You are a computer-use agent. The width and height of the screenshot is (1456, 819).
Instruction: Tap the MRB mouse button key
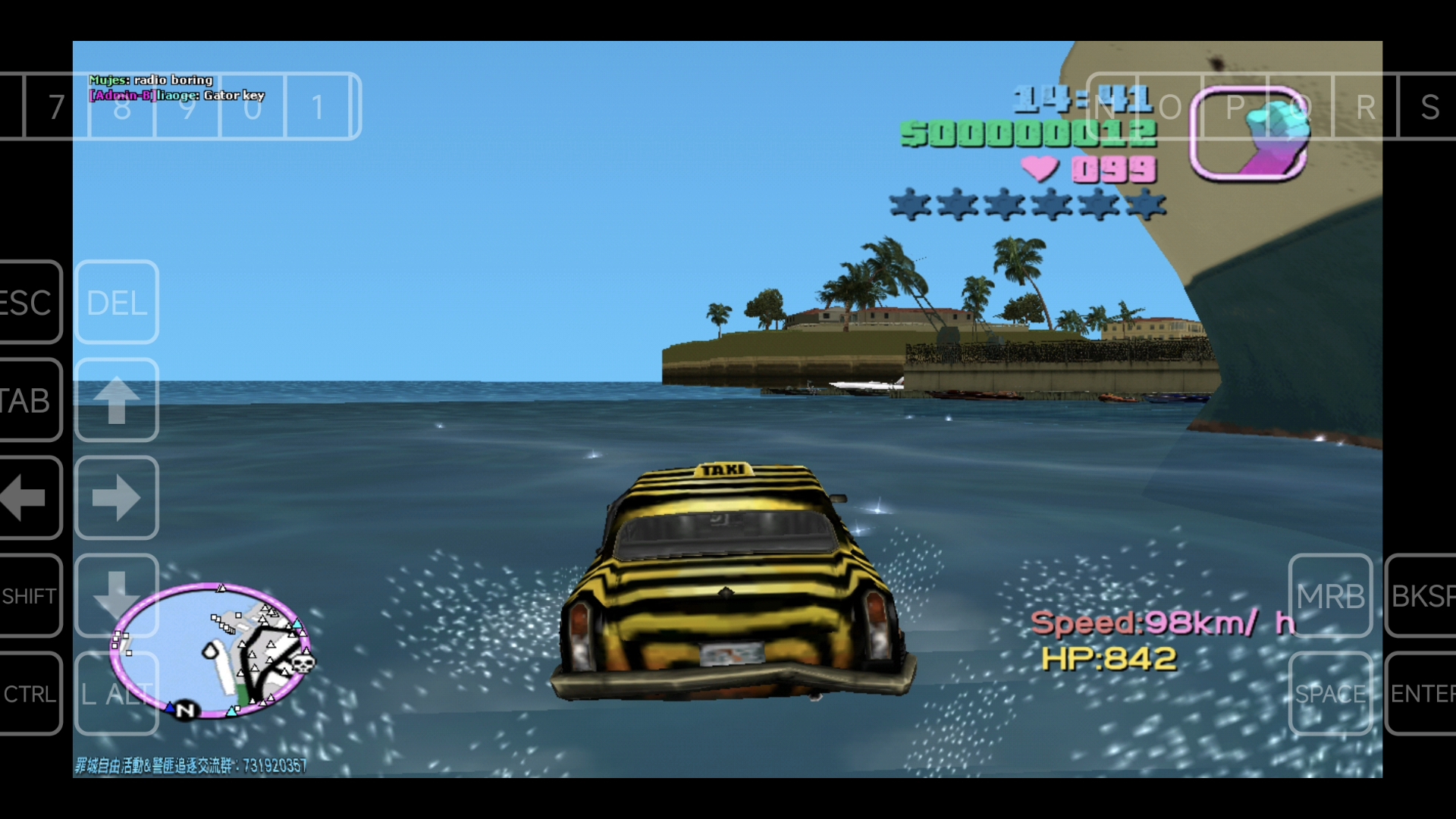(1331, 596)
